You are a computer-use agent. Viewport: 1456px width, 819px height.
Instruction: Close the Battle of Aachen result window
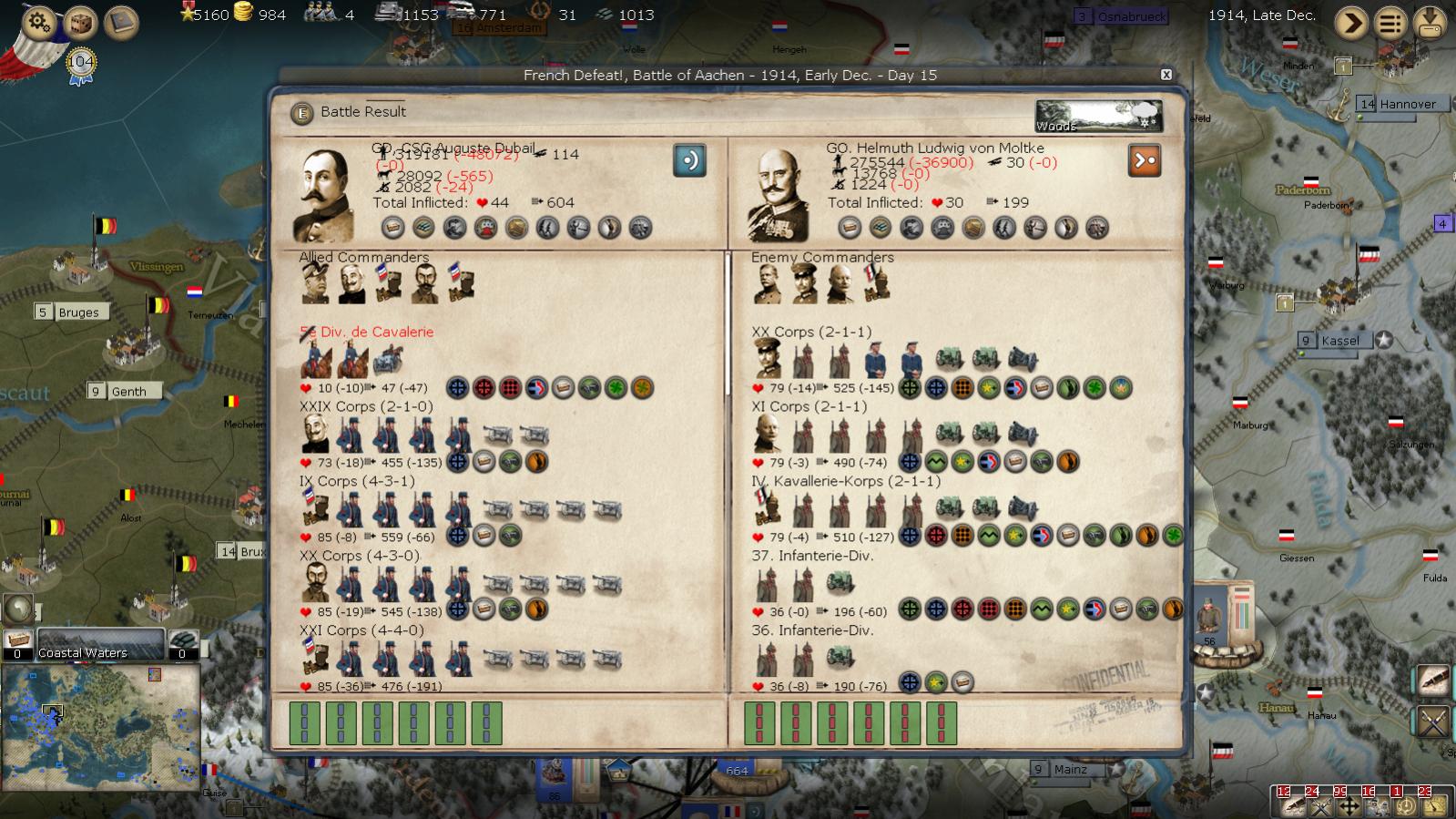click(1166, 75)
